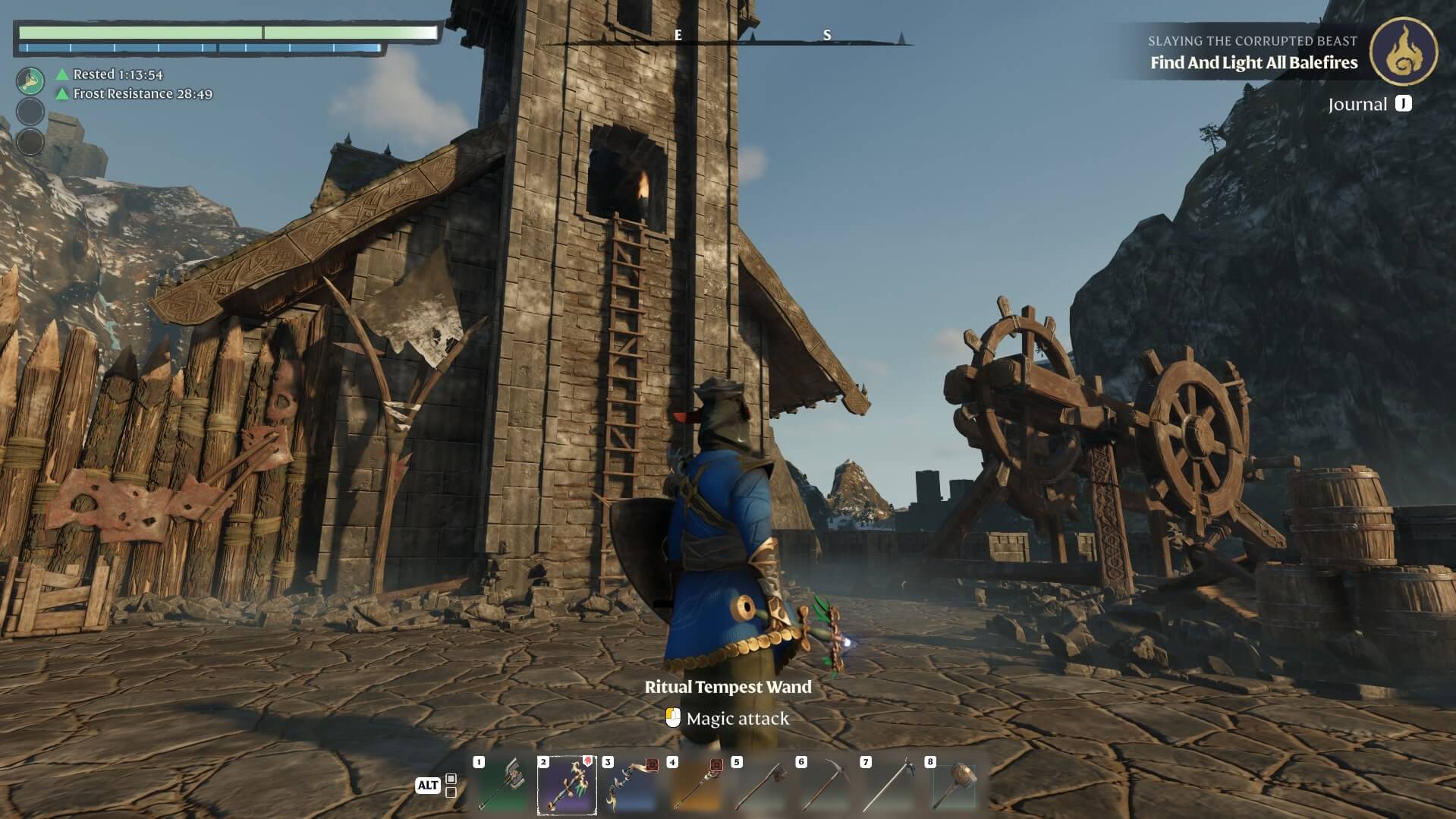The image size is (1456, 819).
Task: Select the felling axe in hotbar slot 5
Action: 760,785
